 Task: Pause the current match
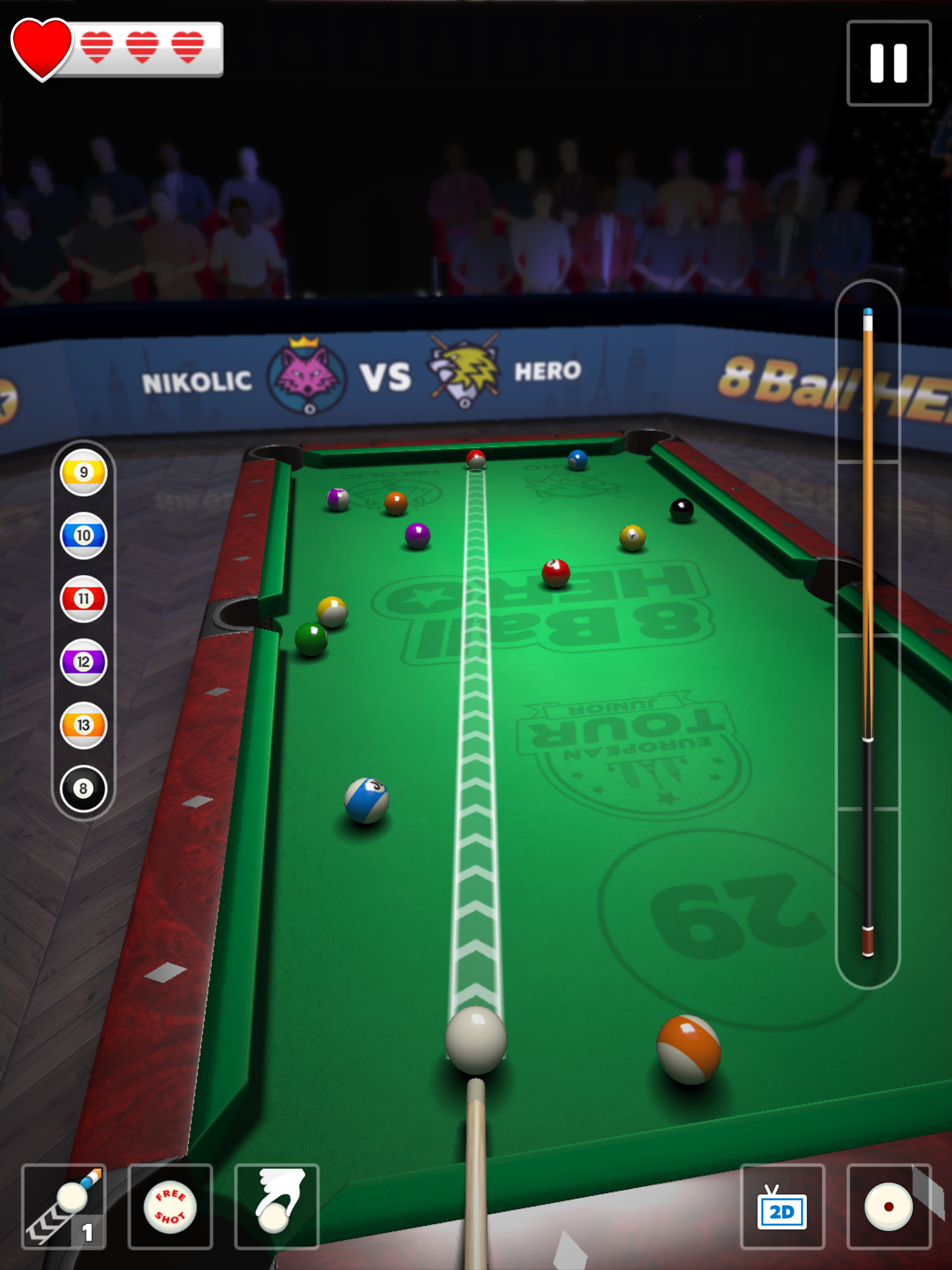[888, 64]
